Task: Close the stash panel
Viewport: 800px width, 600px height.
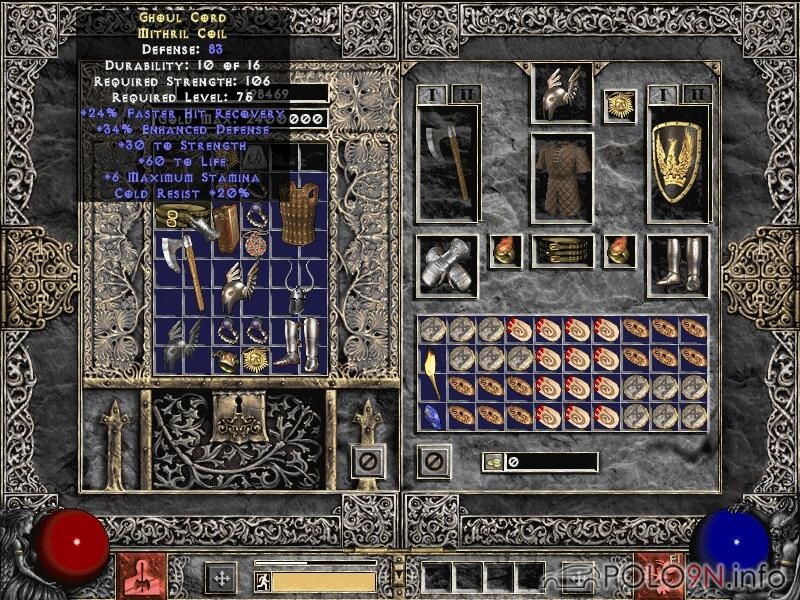Action: tap(368, 461)
